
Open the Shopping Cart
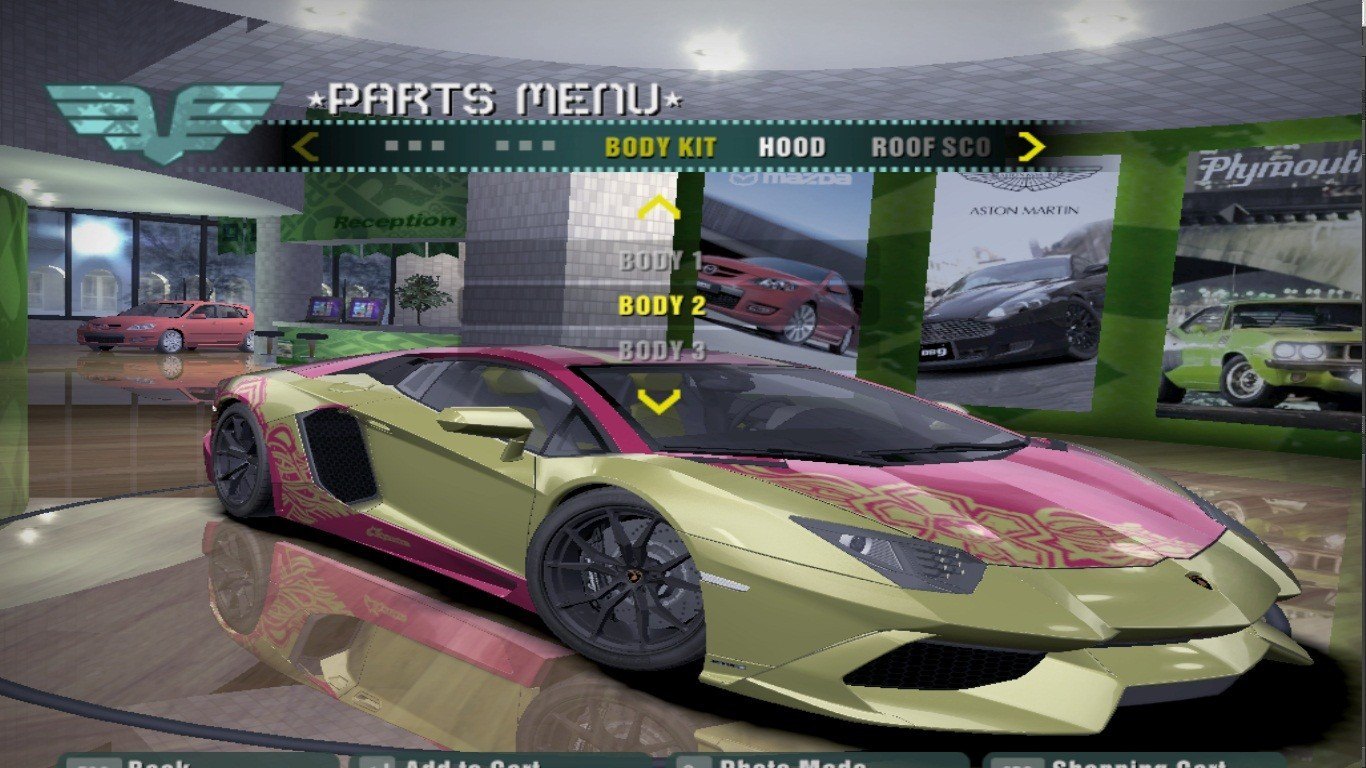(x=1130, y=762)
